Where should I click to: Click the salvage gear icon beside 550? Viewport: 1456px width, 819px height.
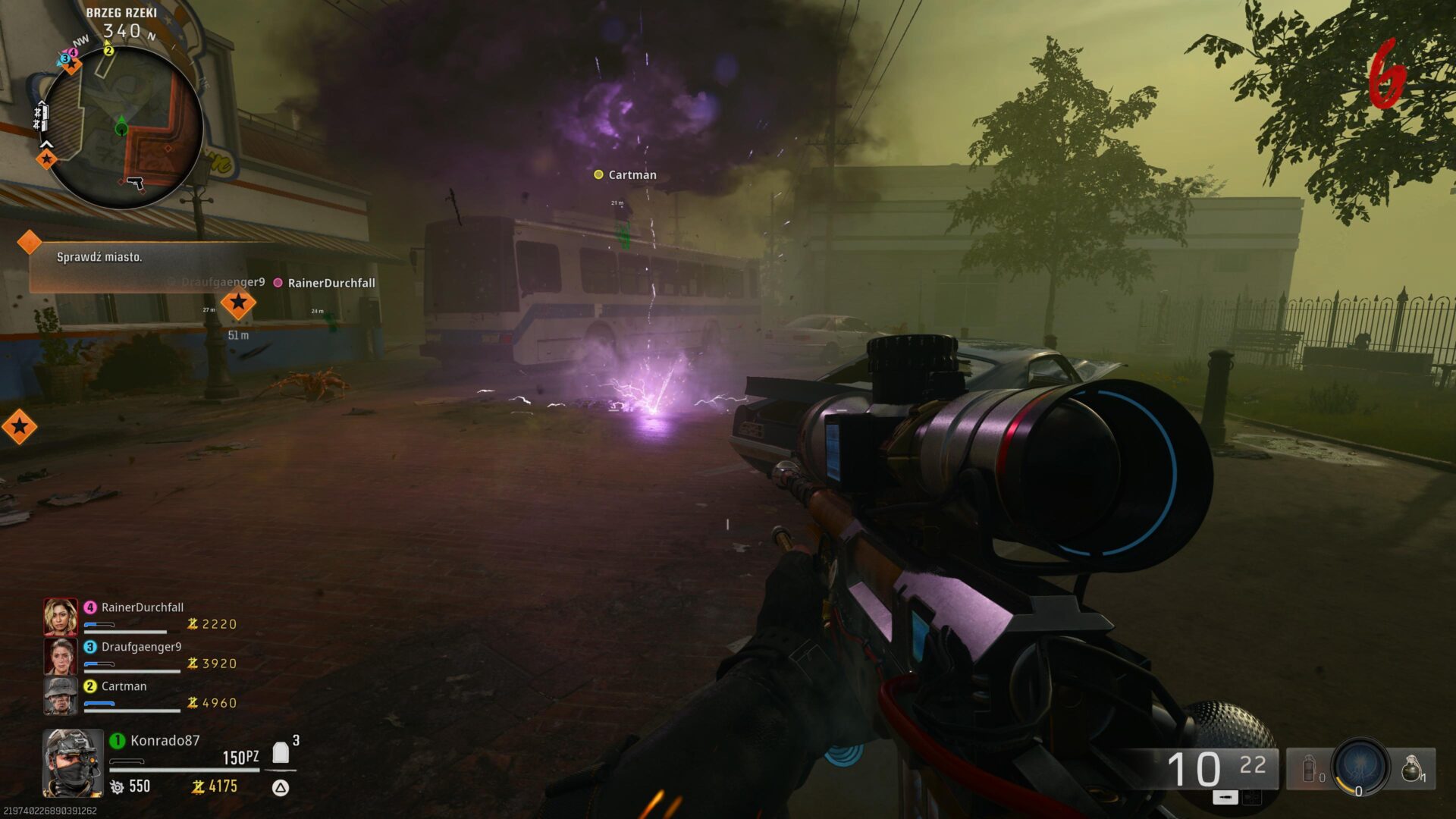[118, 787]
